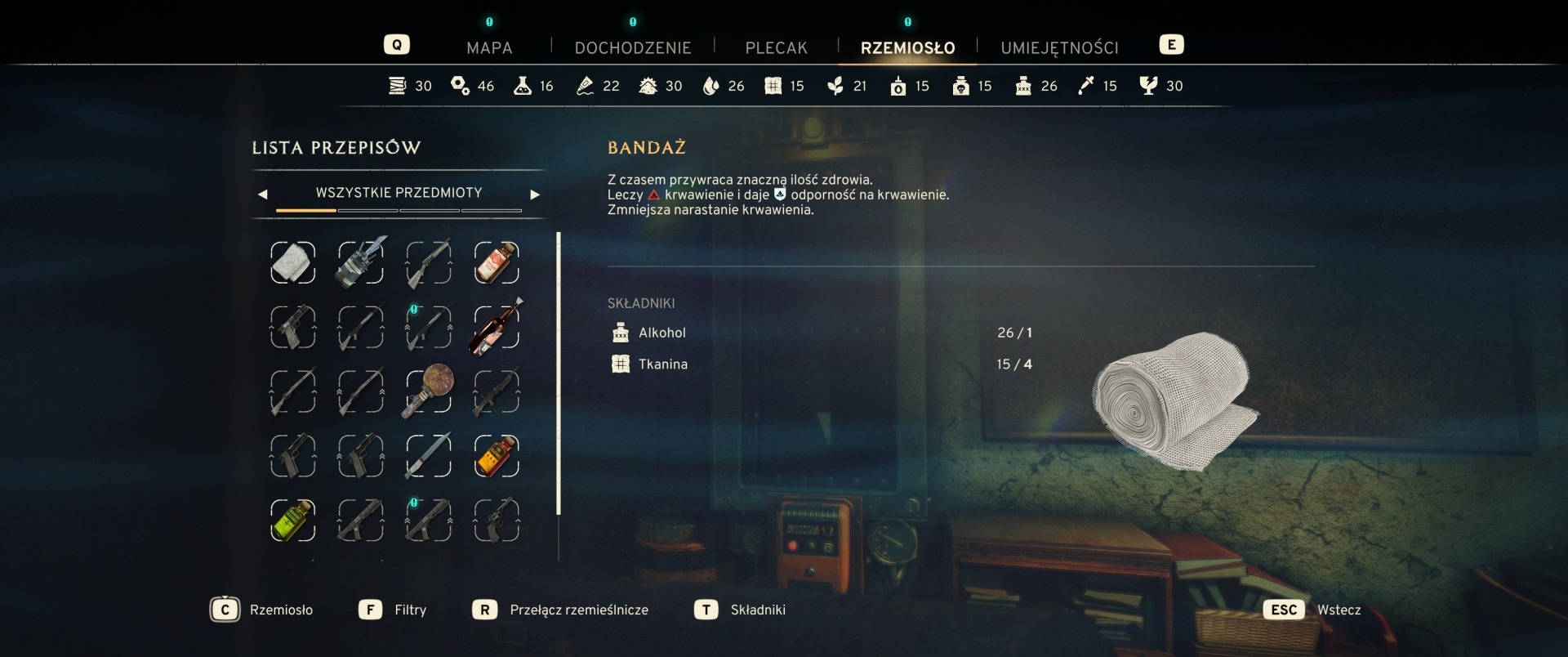Screen dimensions: 1568x657
Task: Open the Umiejętności tab
Action: (1059, 47)
